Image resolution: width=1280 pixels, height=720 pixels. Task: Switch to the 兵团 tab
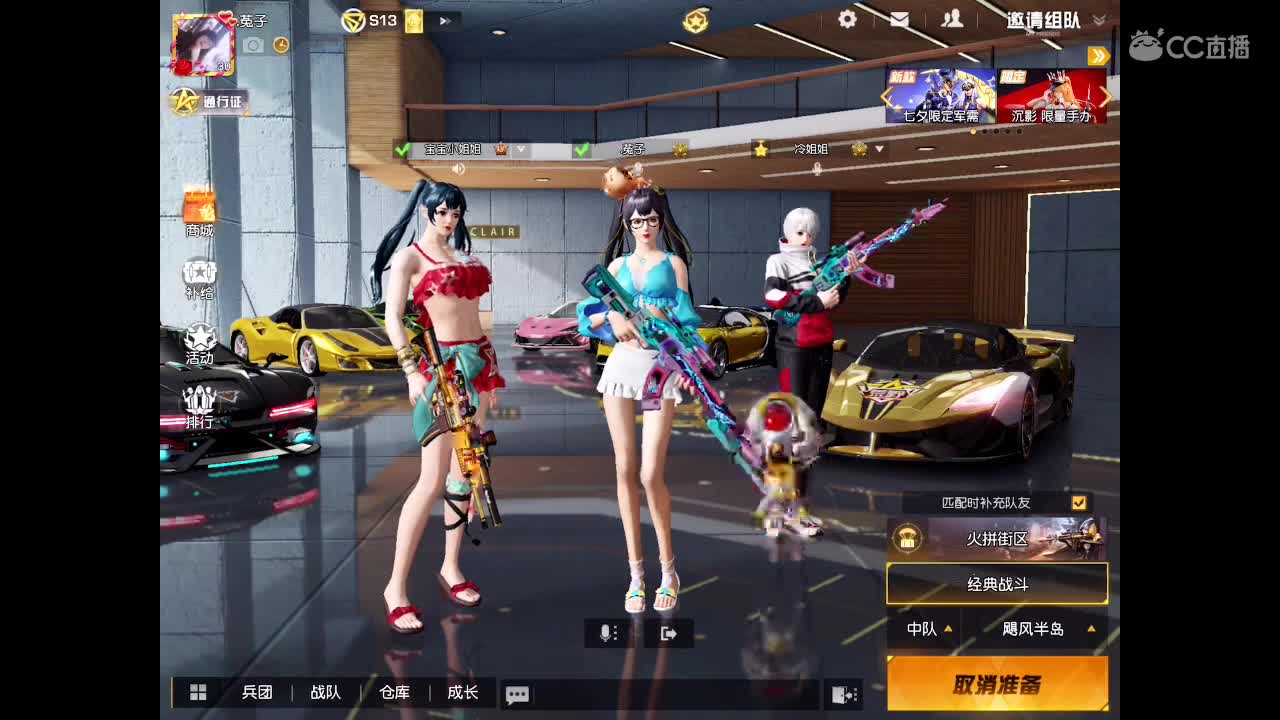[x=258, y=693]
